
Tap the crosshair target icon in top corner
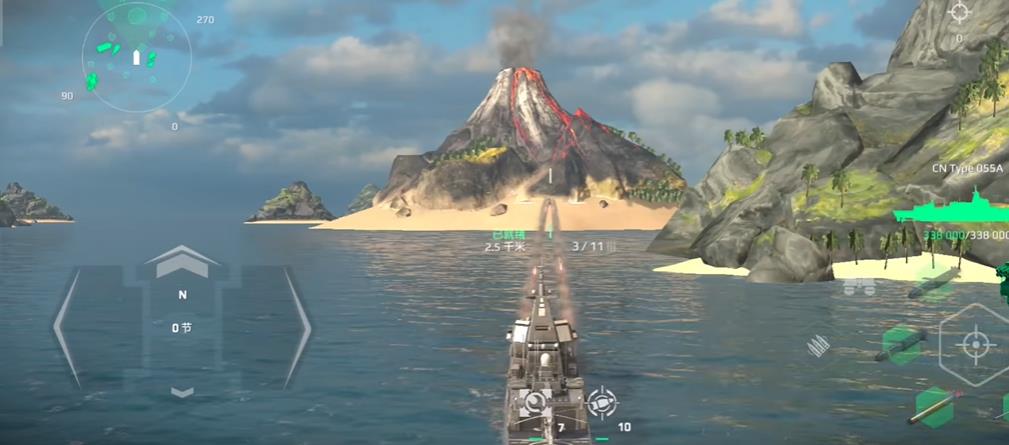(x=959, y=13)
